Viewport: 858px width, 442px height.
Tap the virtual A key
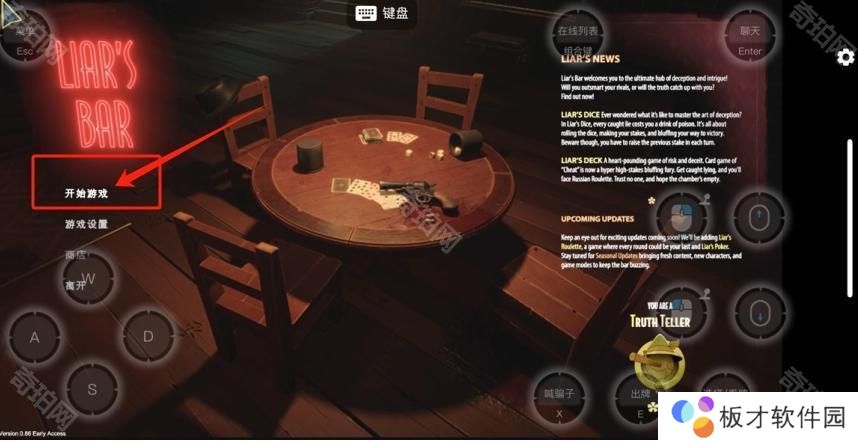coord(35,337)
